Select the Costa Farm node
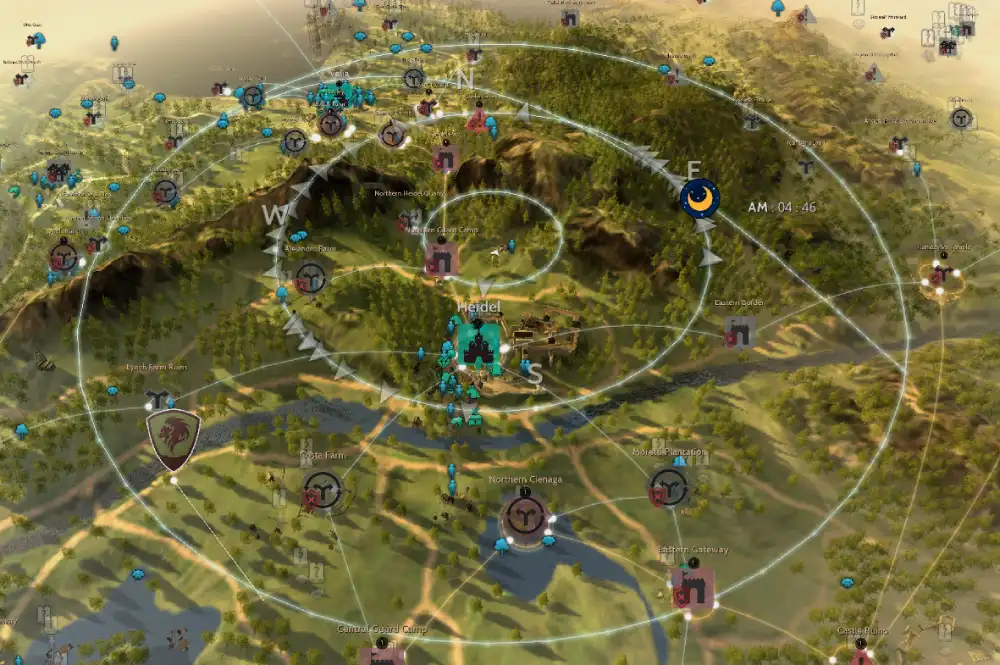Screen dimensions: 1000x665 322,490
